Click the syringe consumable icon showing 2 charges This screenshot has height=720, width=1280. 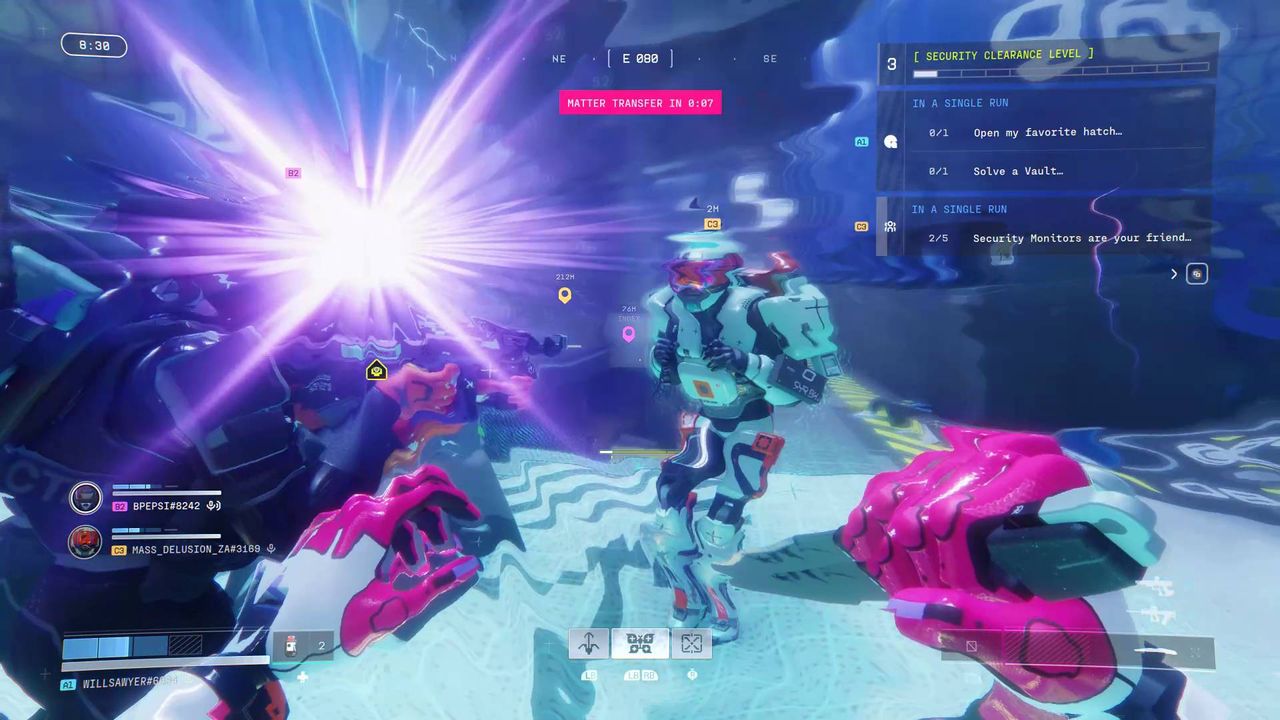click(292, 645)
